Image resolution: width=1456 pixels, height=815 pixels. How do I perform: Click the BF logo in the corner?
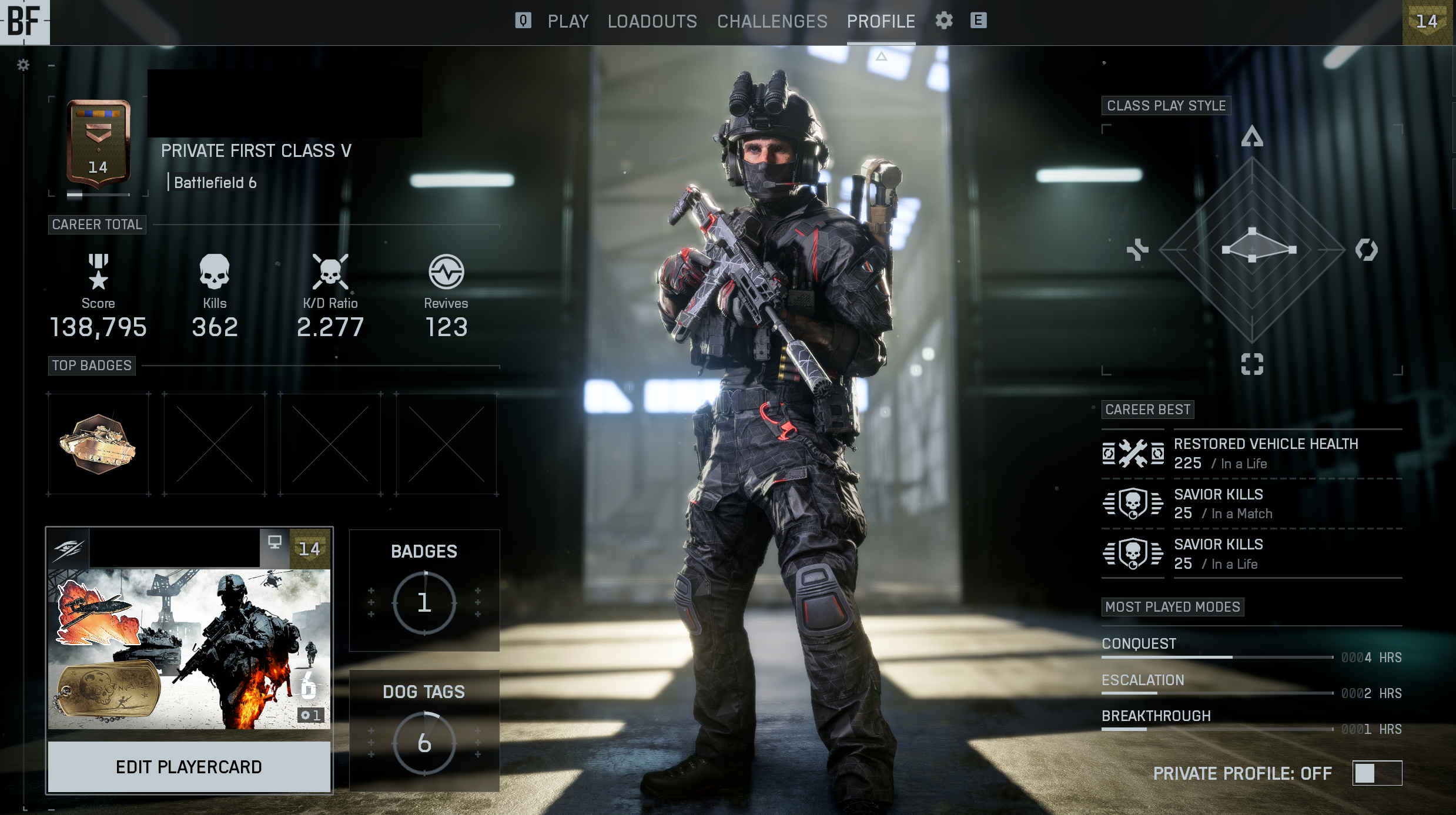(x=25, y=22)
